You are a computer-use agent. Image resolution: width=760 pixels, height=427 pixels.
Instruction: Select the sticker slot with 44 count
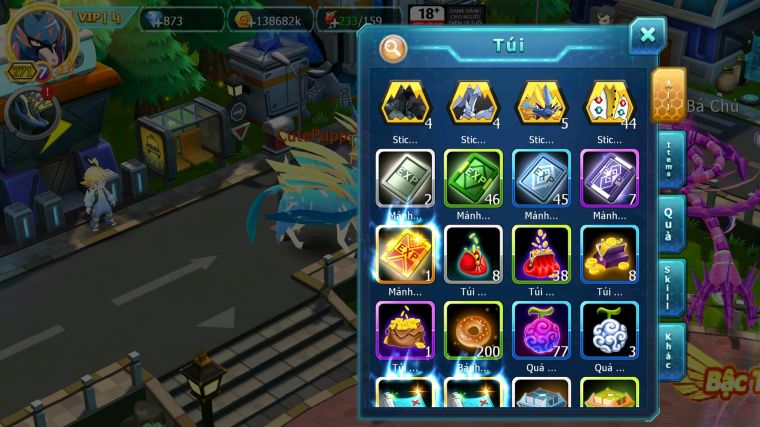coord(609,103)
